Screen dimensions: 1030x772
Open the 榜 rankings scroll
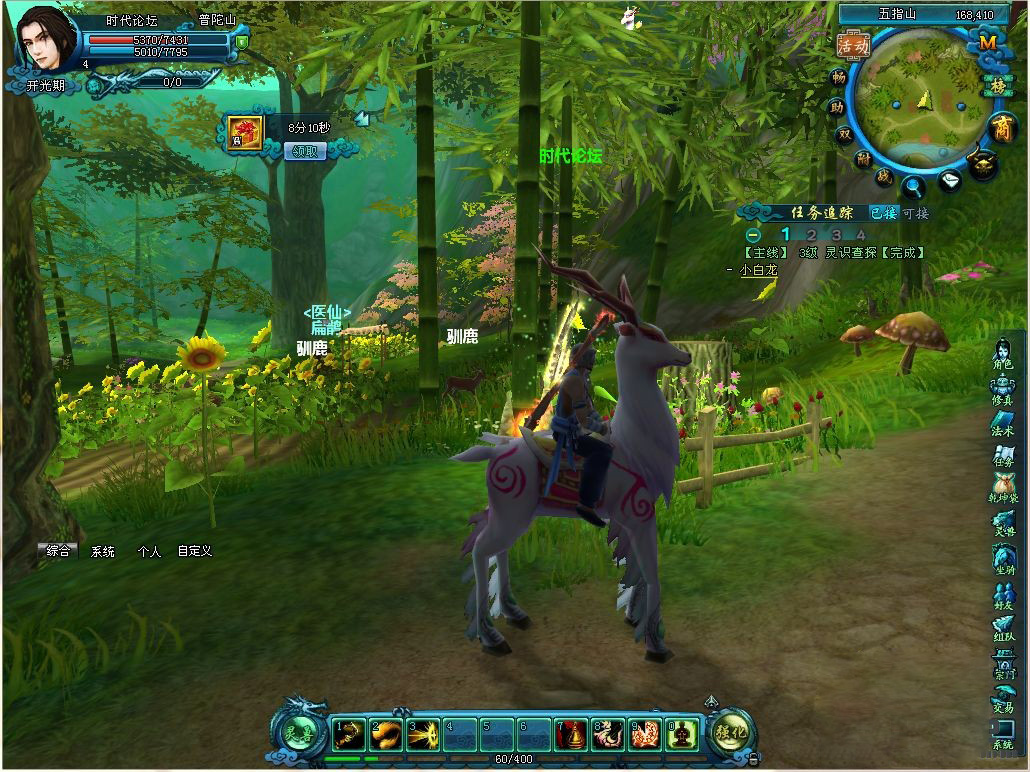(998, 86)
